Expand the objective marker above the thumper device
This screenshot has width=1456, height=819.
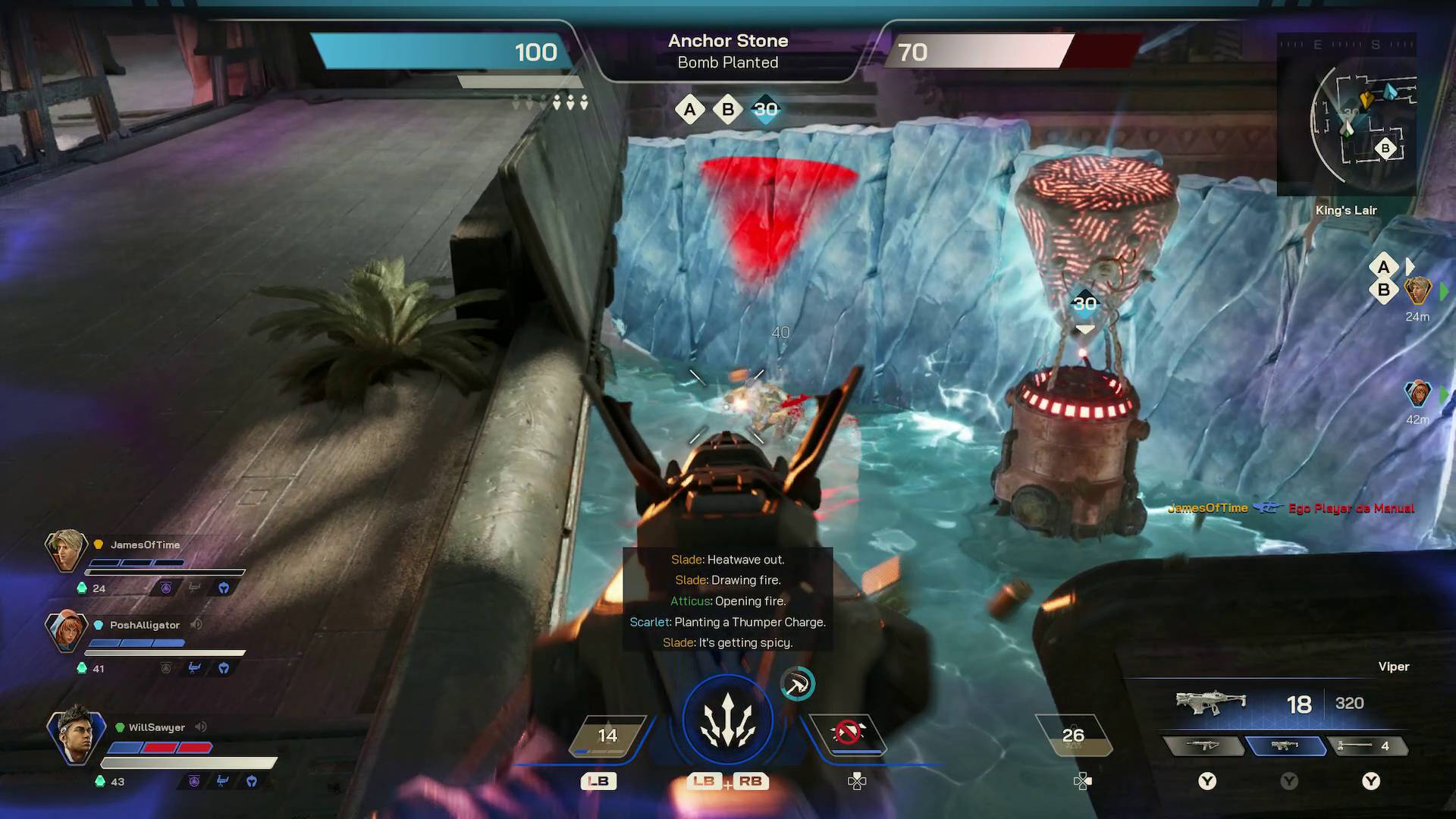click(x=1085, y=303)
